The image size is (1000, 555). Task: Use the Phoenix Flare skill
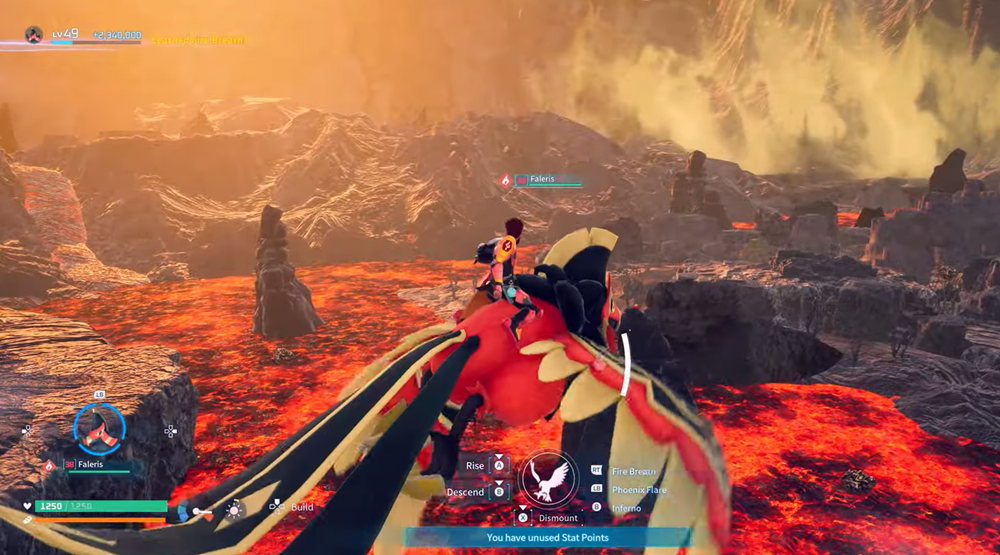point(639,489)
